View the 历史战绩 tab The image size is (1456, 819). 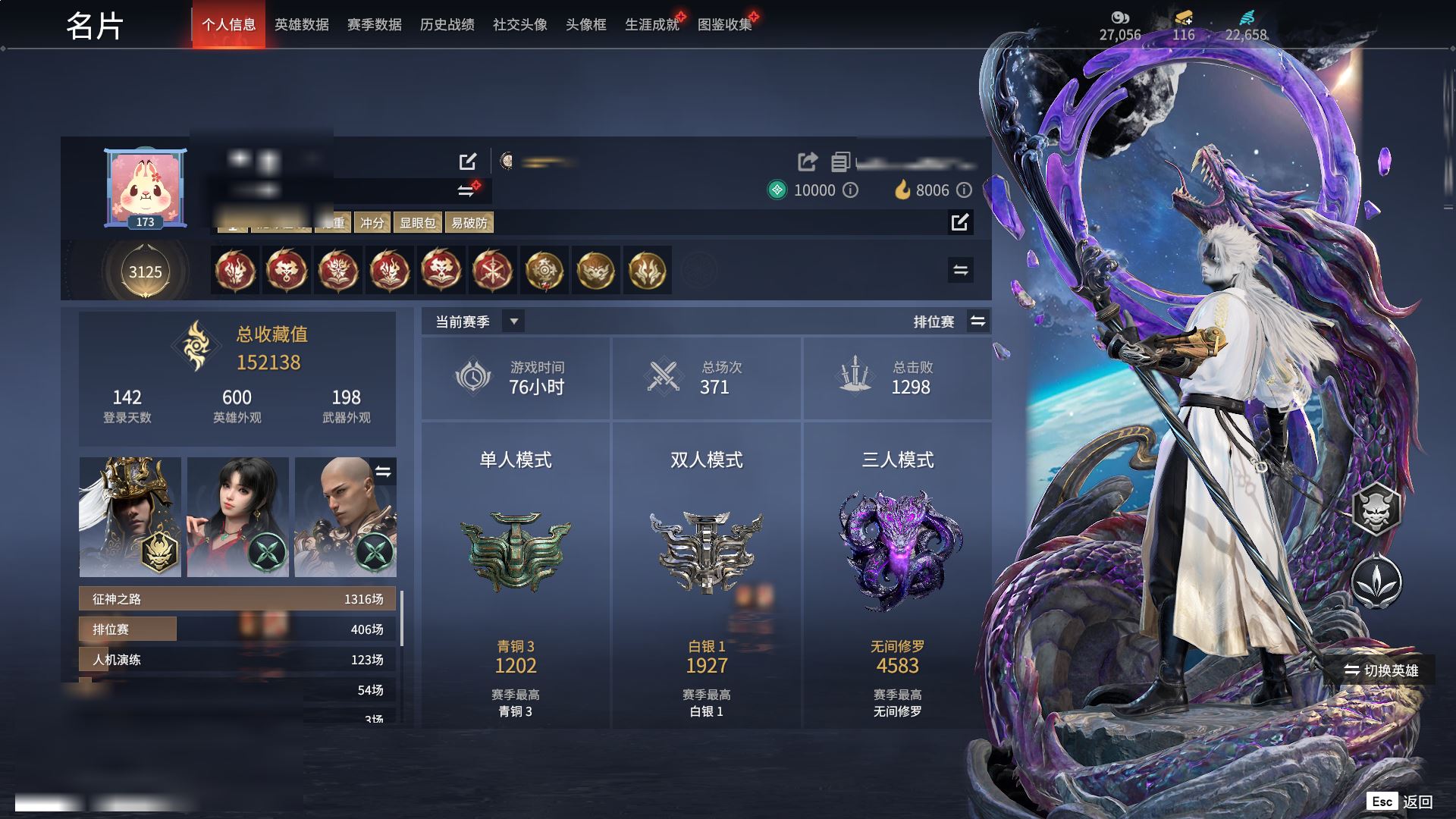[x=447, y=25]
